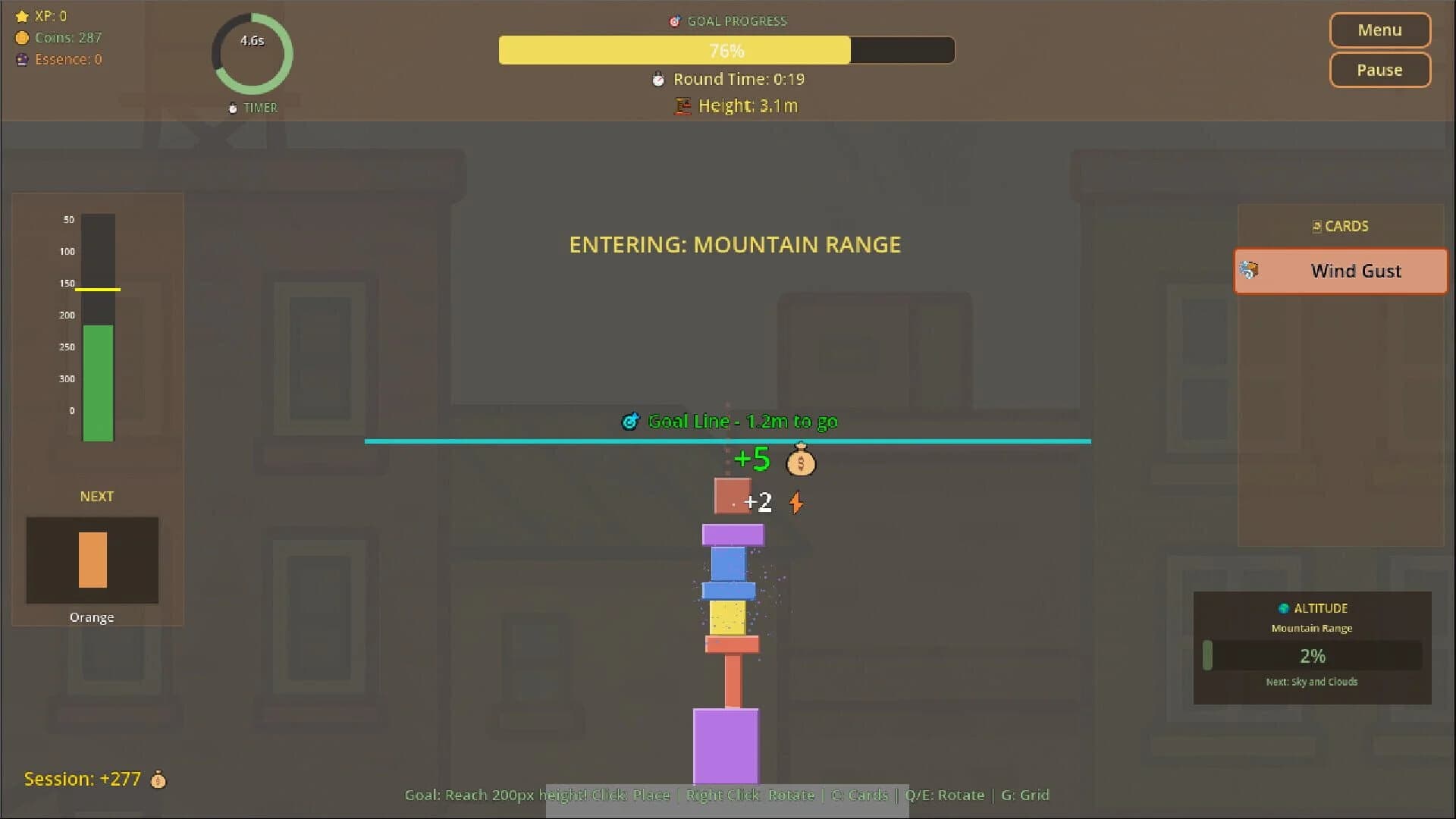Image resolution: width=1456 pixels, height=819 pixels.
Task: Click the lightning bolt icon beside +2
Action: (795, 502)
